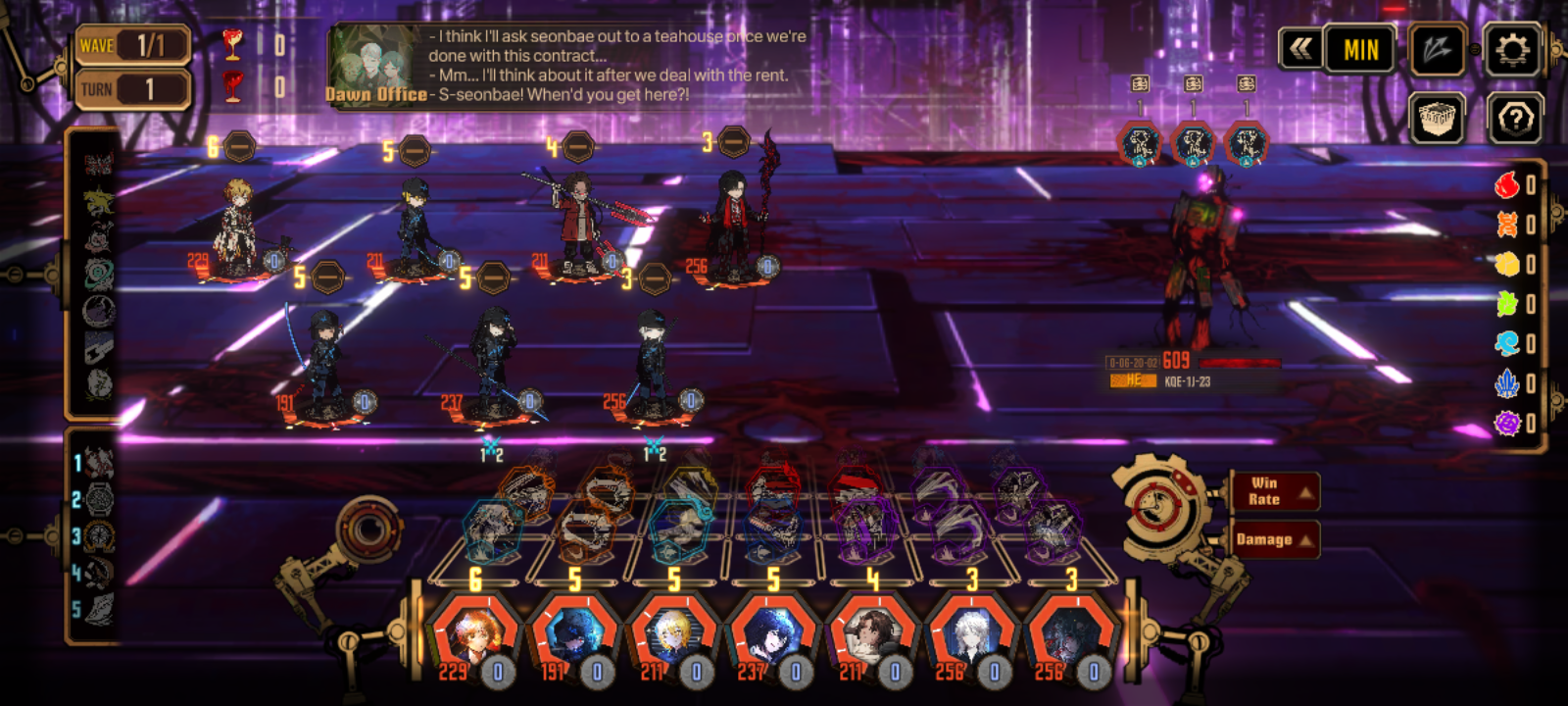Screen dimensions: 1568x706
Task: Toggle the three-arrow targeting button
Action: coord(1436,49)
